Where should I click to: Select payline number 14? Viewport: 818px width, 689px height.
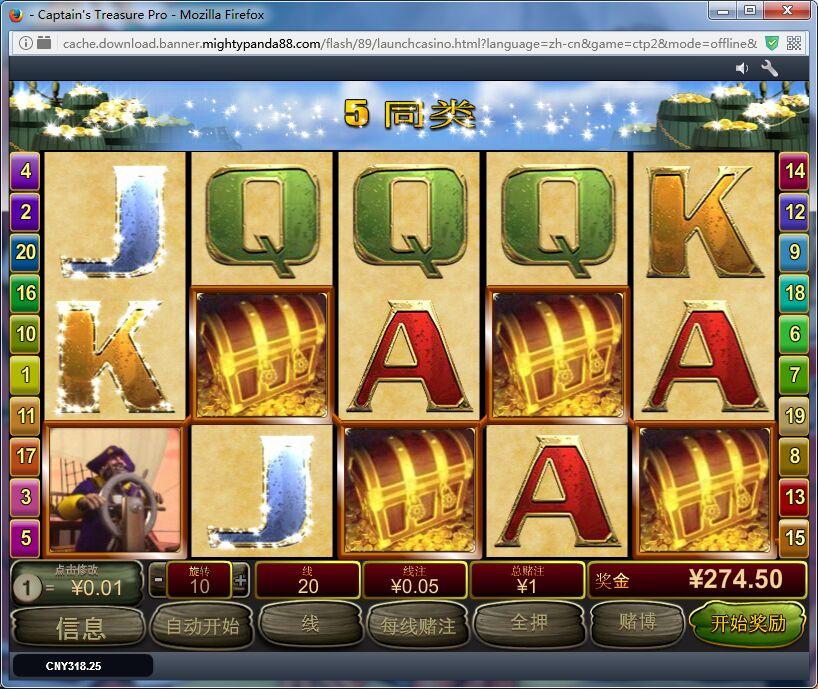794,171
